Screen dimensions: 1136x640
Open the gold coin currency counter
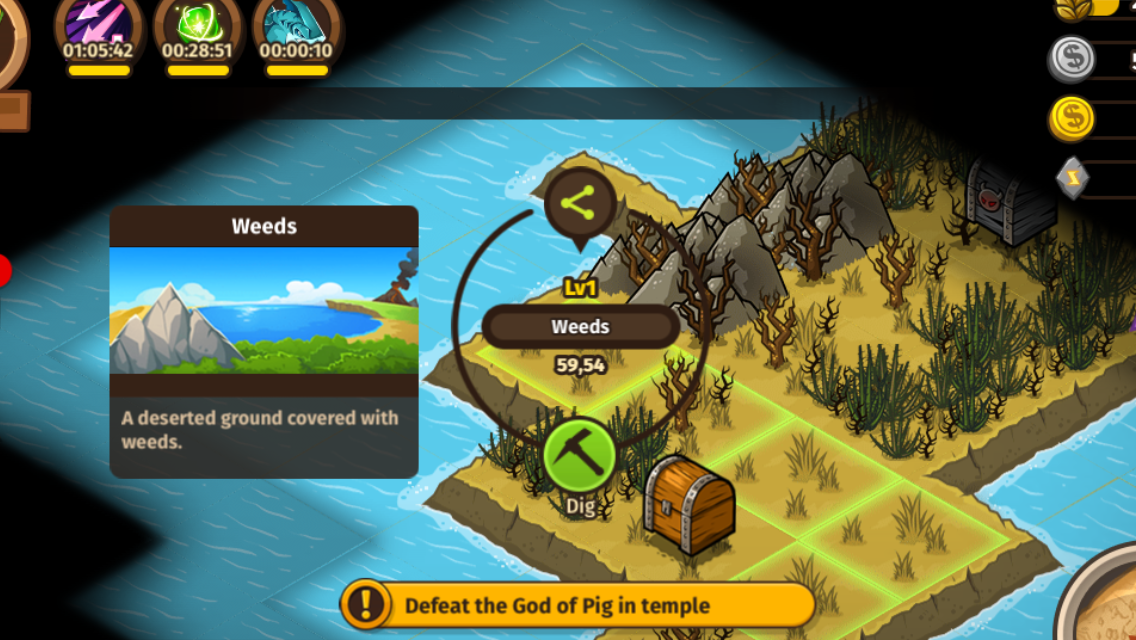click(1072, 119)
